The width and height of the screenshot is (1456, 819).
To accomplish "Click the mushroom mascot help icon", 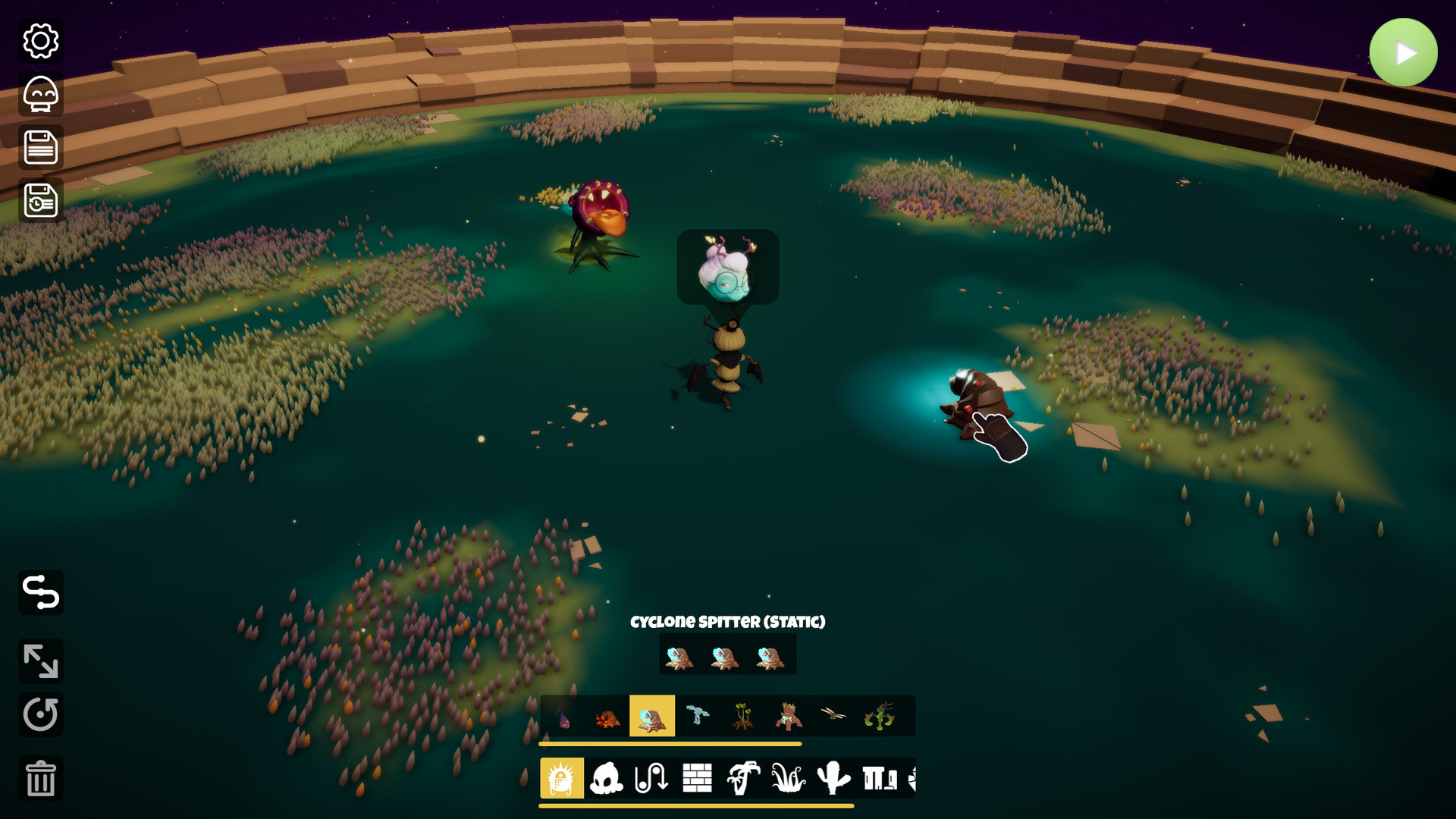I will [40, 96].
